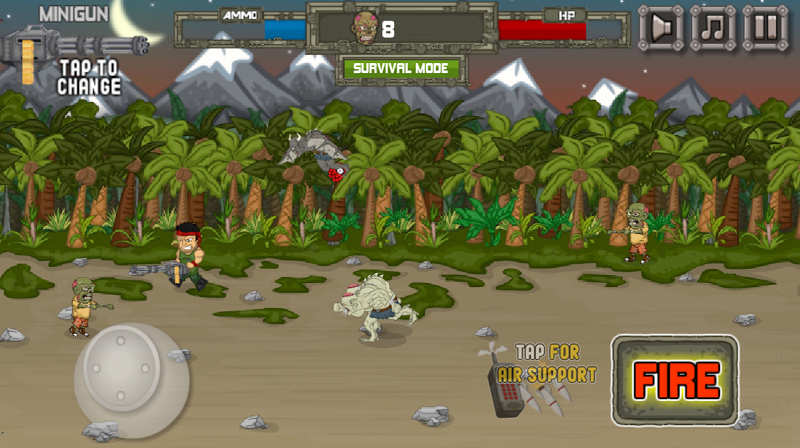
Task: Toggle the music note button
Action: [x=713, y=27]
